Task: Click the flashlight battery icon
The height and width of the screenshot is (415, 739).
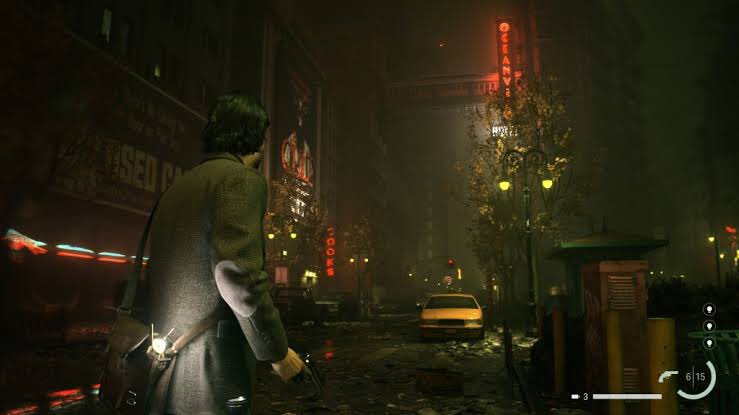Action: click(575, 397)
